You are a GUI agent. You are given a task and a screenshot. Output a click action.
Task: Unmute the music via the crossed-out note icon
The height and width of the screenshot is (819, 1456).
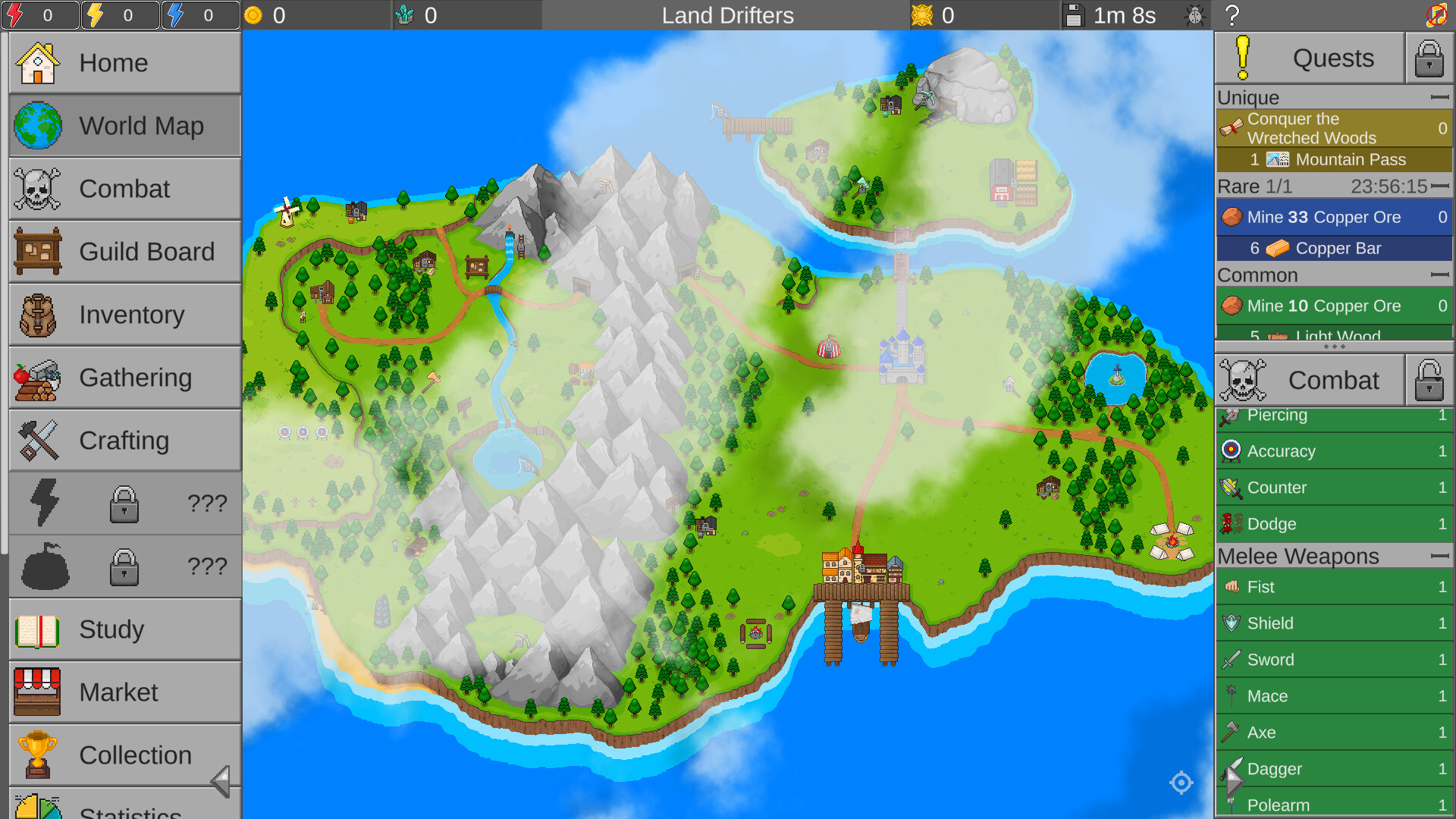pos(1435,15)
